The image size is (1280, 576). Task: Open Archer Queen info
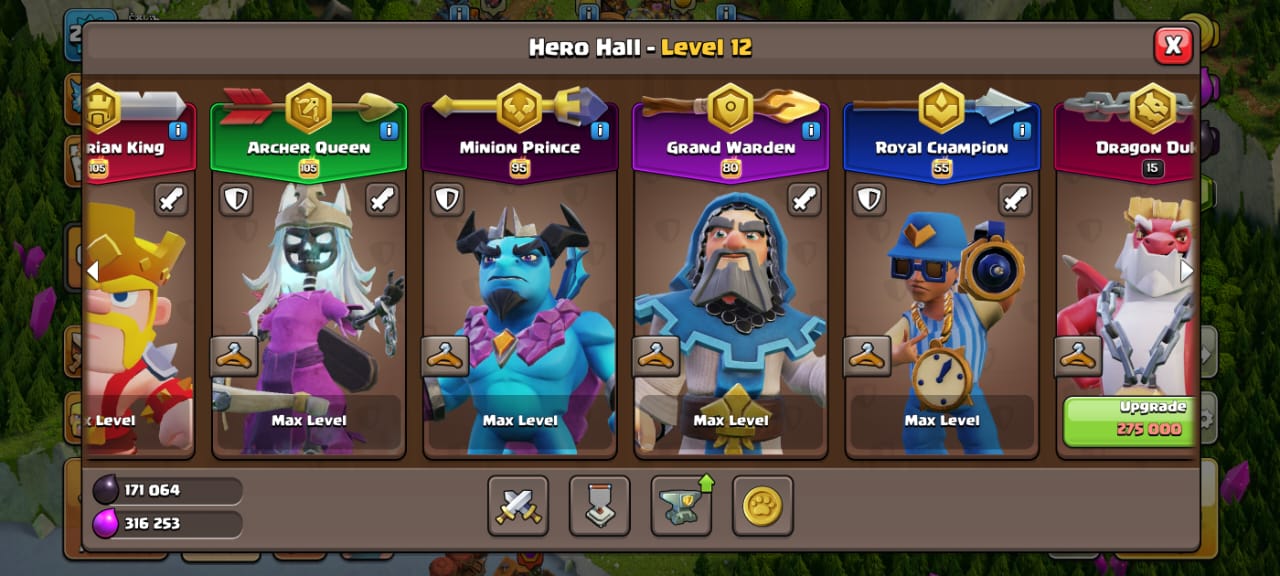click(389, 130)
